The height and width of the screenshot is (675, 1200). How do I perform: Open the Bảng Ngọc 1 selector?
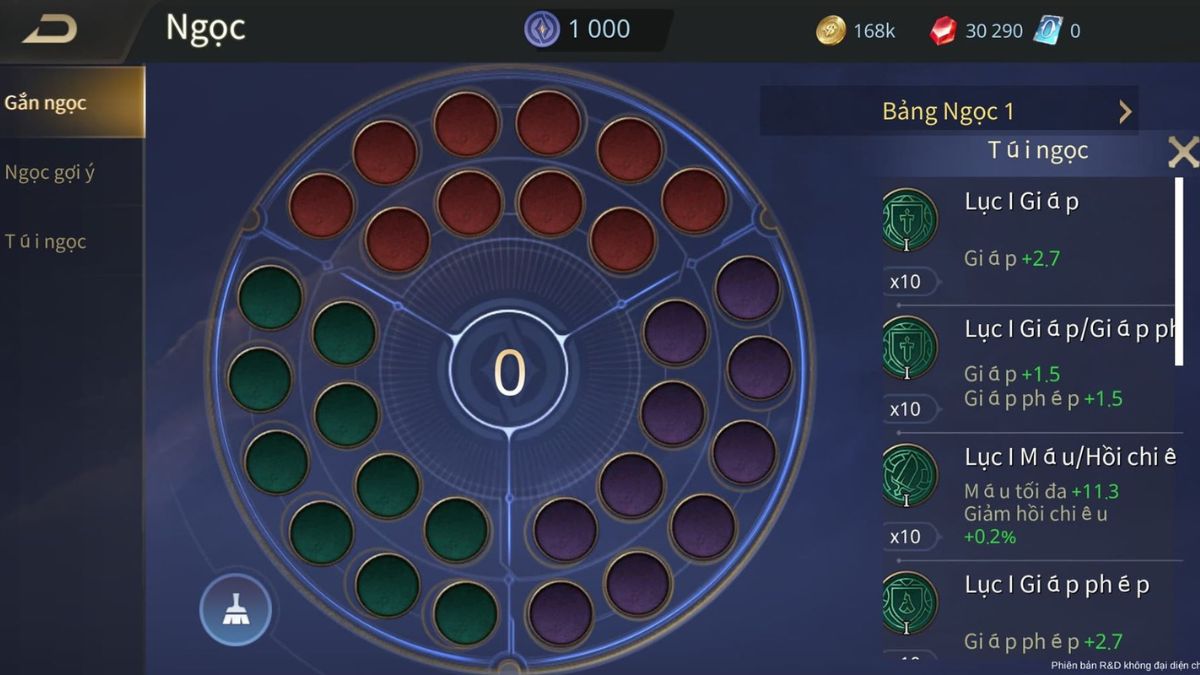coord(949,111)
